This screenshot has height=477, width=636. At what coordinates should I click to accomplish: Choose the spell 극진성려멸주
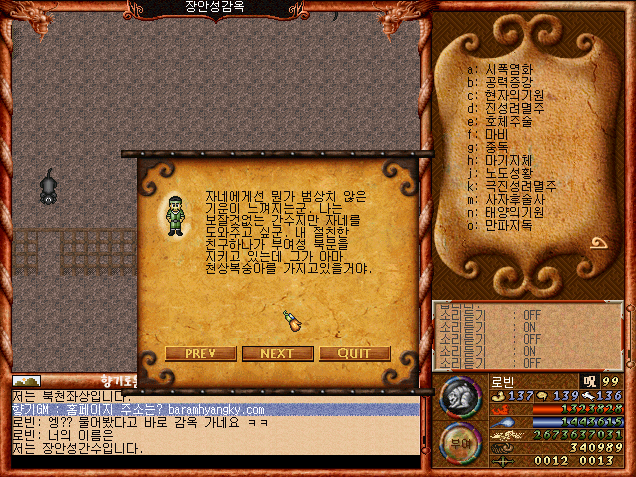coord(524,186)
